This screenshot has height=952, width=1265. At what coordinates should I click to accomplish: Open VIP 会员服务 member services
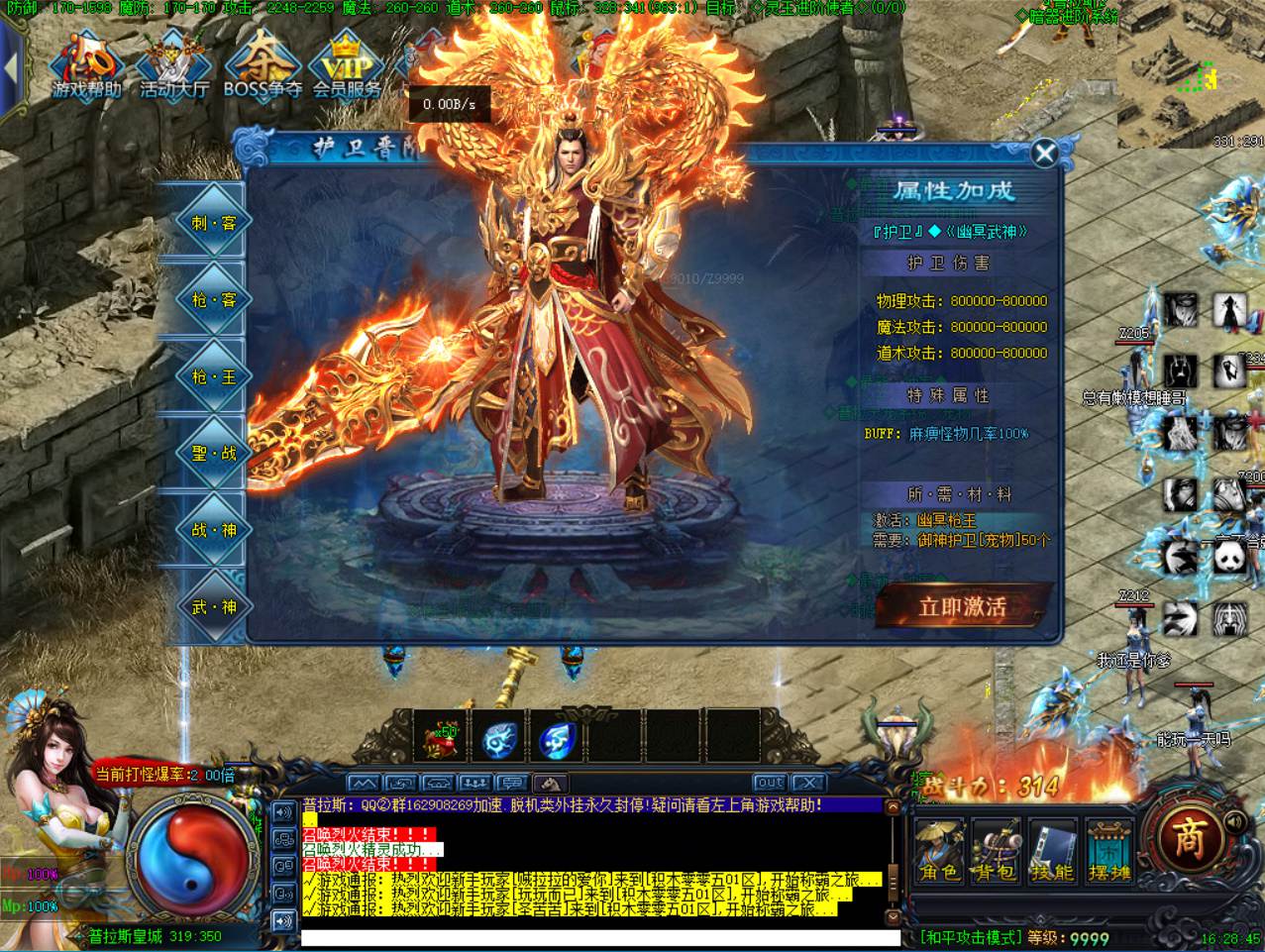347,67
